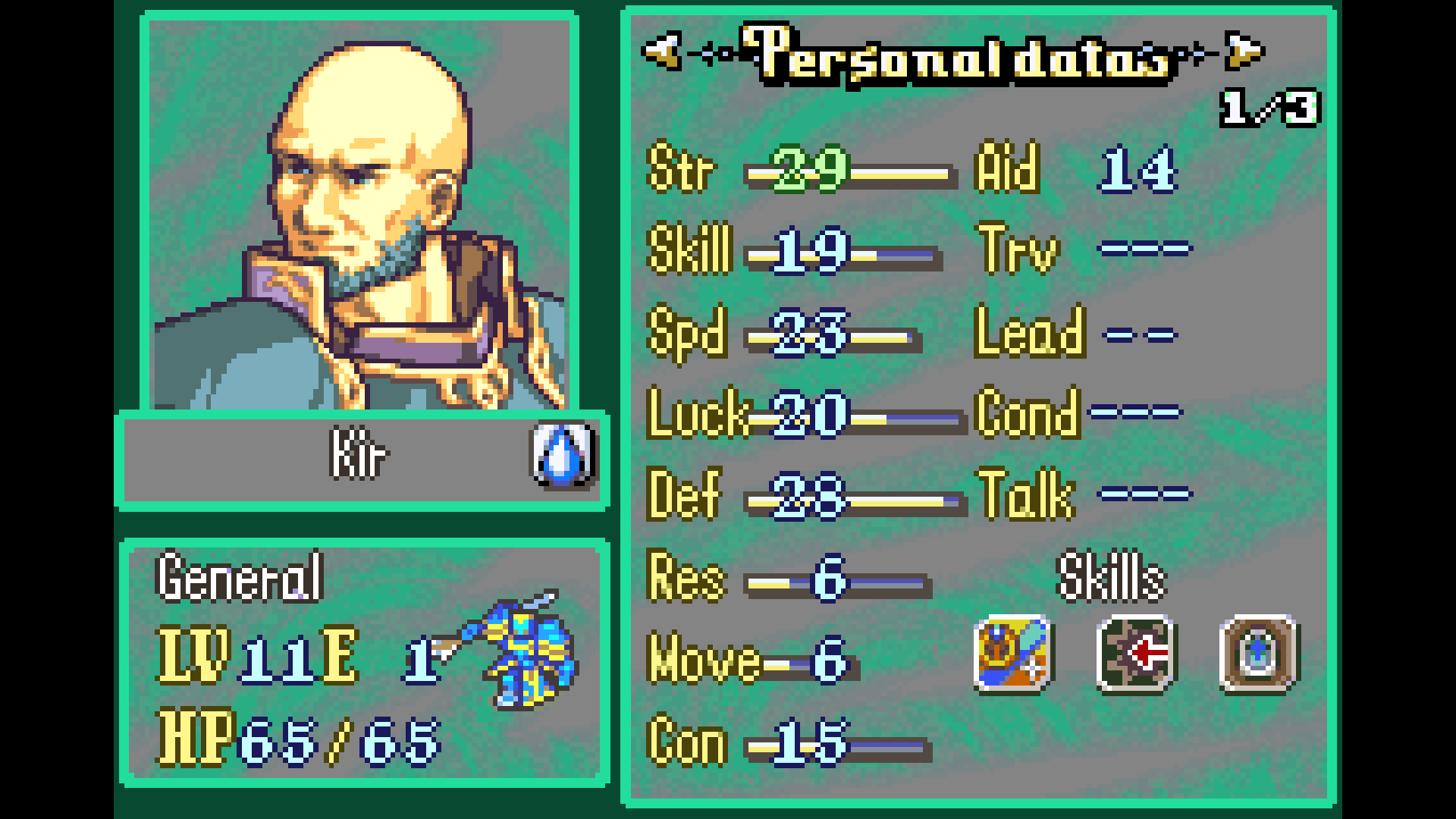Viewport: 1456px width, 819px height.
Task: Expand the Lead stars field
Action: click(x=1141, y=332)
